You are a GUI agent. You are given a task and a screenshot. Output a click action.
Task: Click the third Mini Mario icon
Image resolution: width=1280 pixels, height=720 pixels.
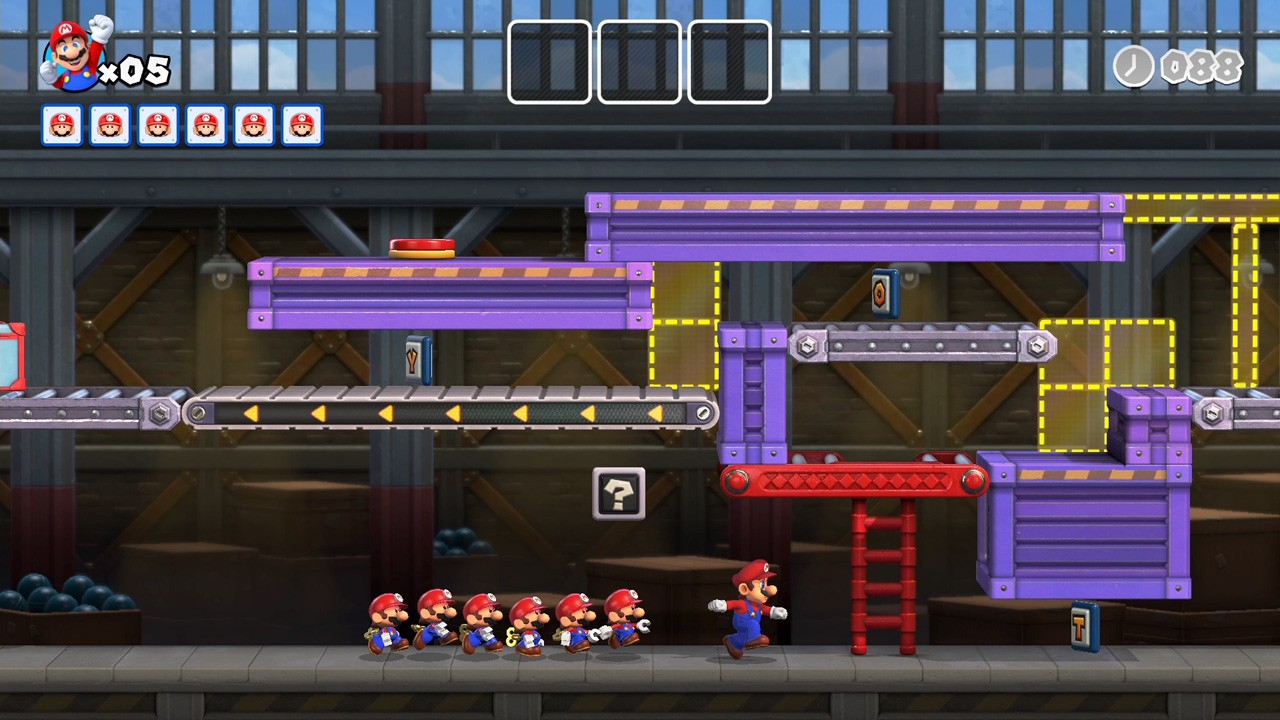point(157,124)
